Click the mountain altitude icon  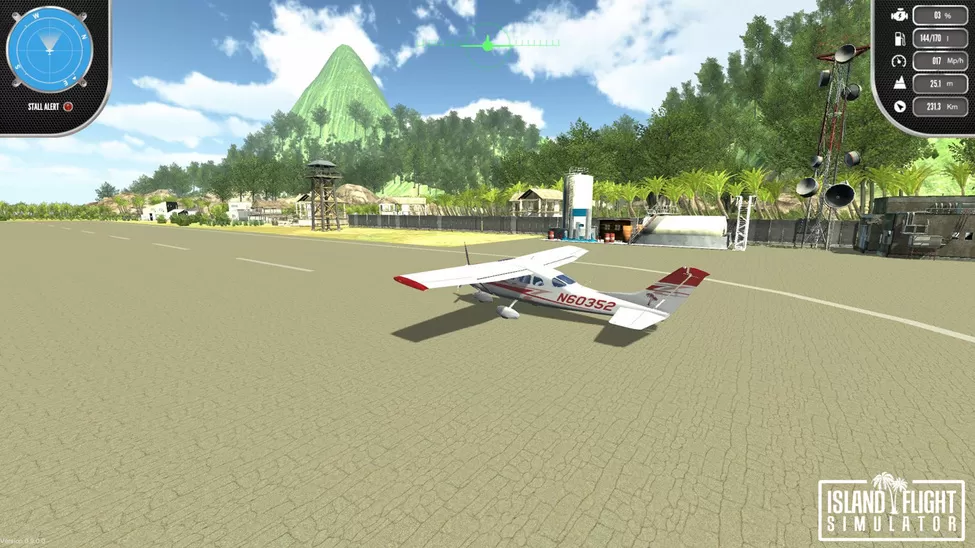(x=898, y=84)
